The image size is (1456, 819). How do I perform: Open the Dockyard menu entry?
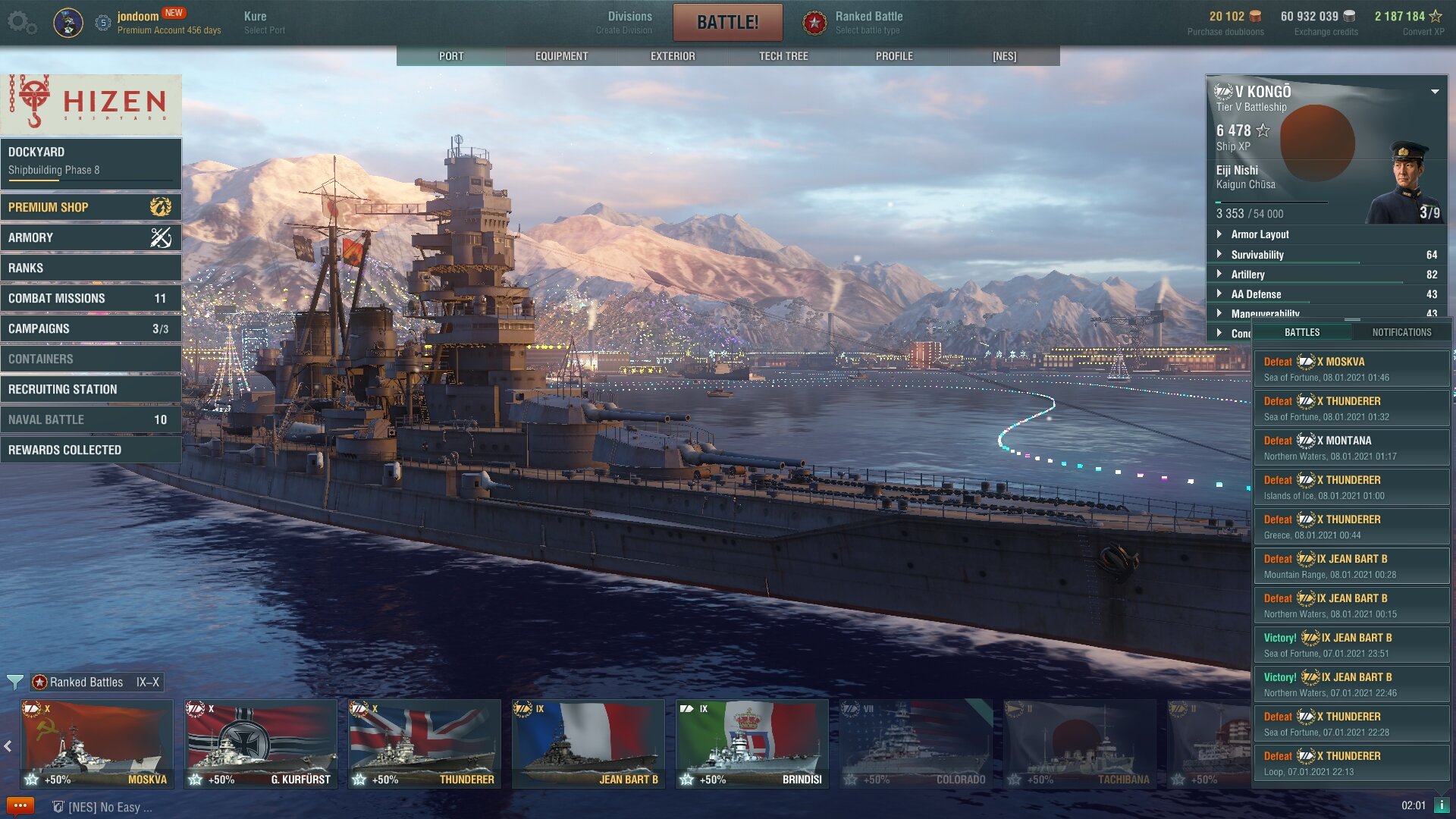click(91, 161)
